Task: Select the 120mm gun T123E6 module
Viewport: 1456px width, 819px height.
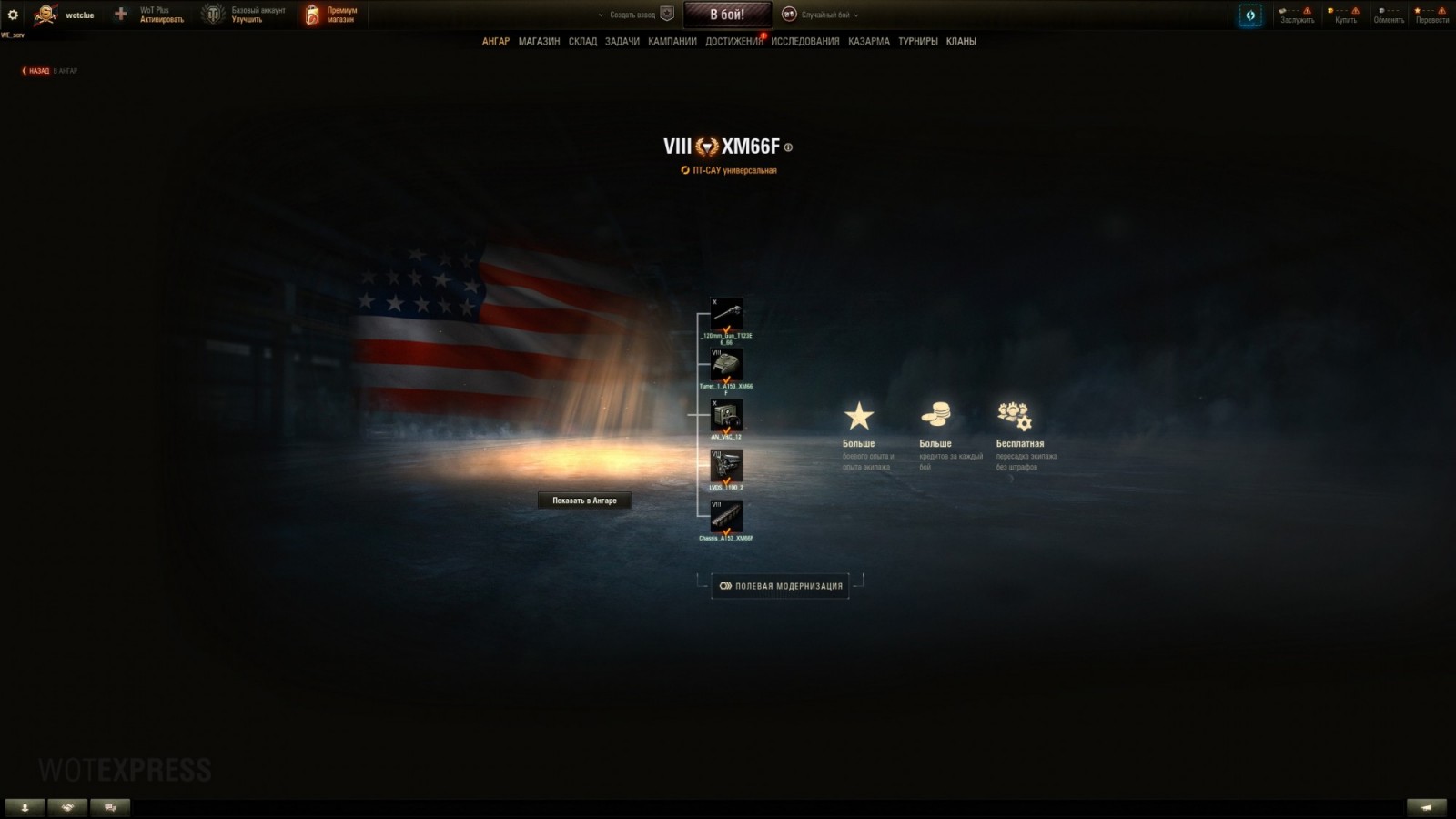Action: 727,312
